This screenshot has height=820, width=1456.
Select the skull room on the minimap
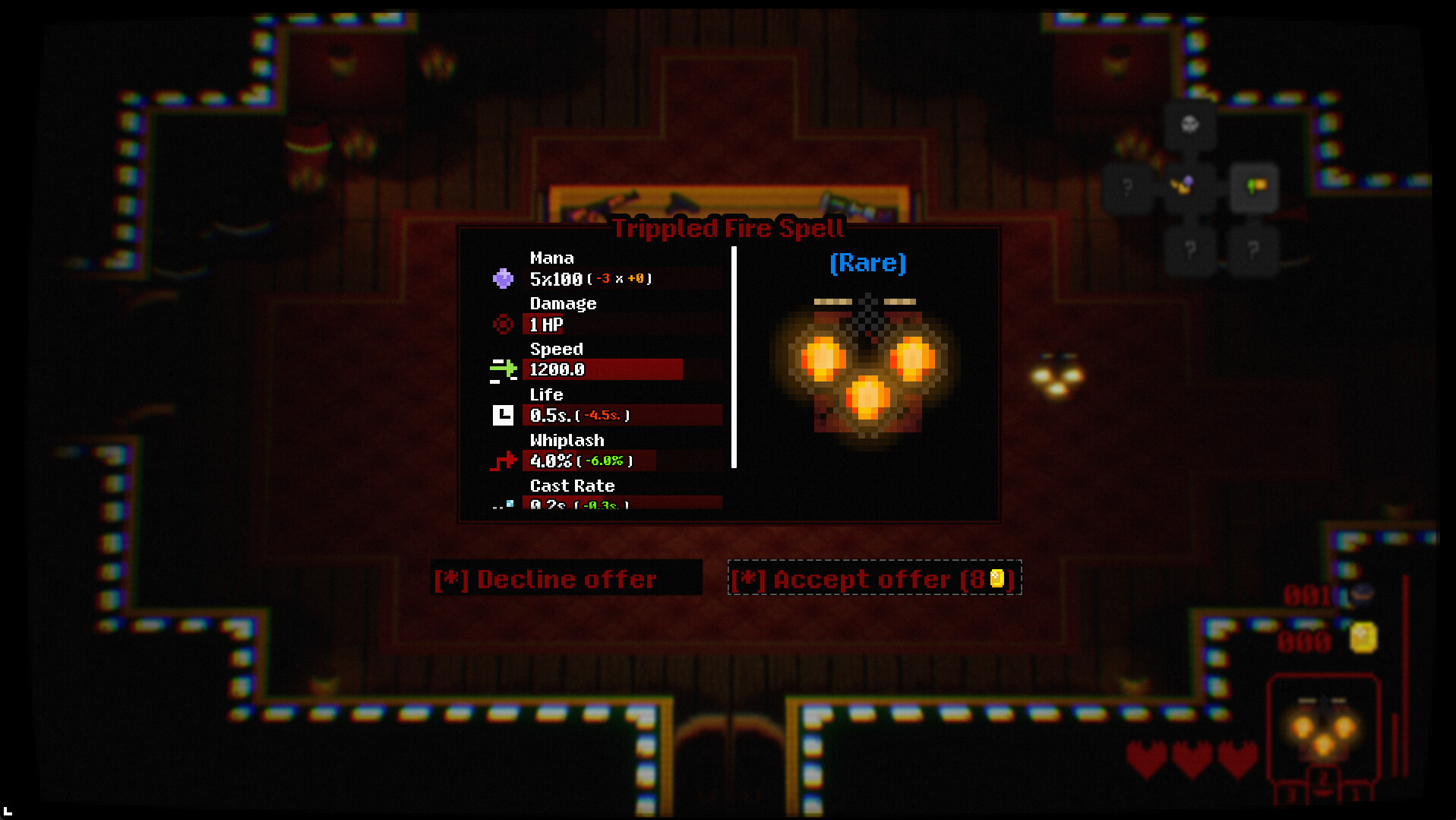[x=1189, y=125]
